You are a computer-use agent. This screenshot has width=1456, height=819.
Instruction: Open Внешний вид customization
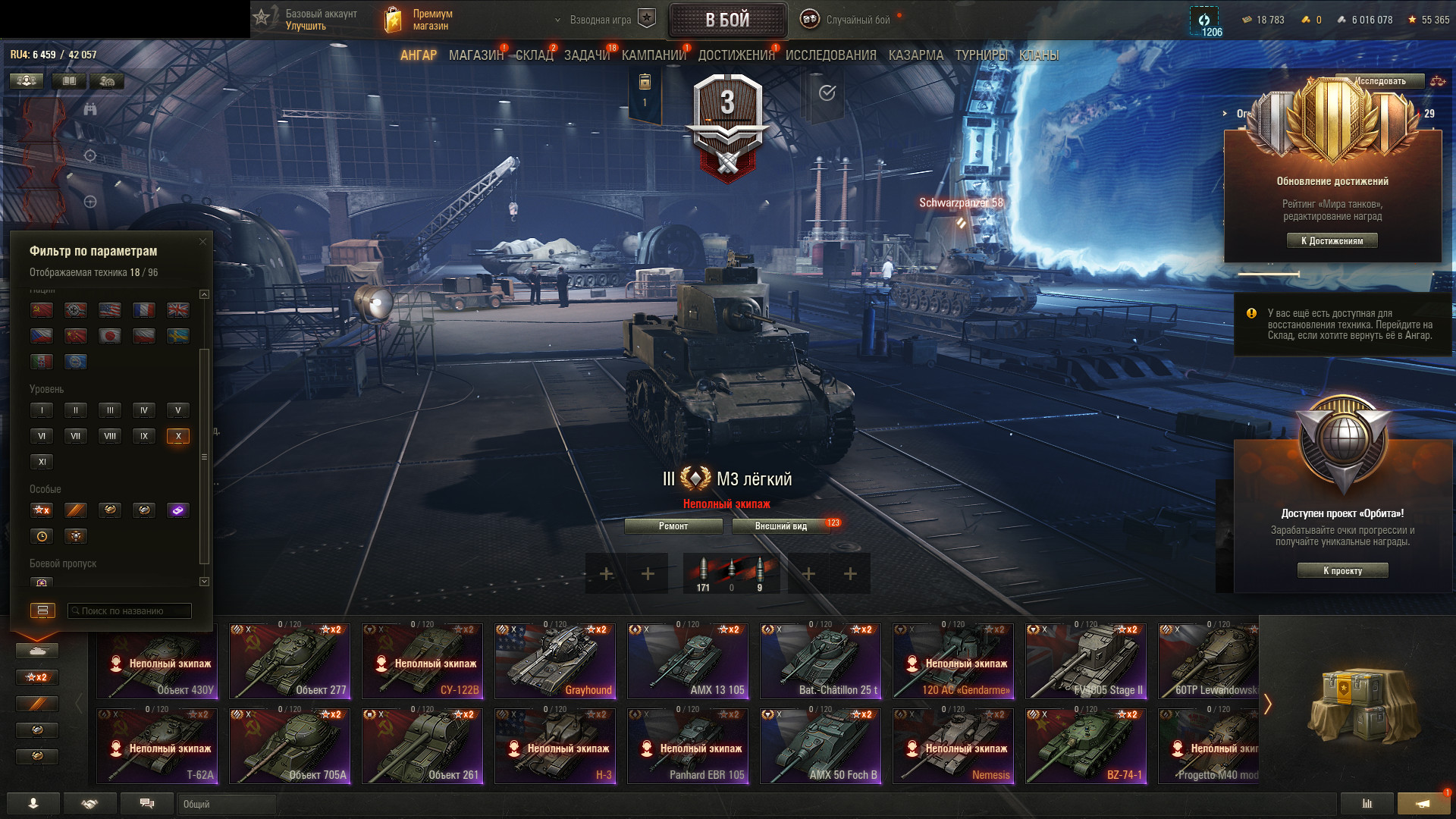pos(780,526)
